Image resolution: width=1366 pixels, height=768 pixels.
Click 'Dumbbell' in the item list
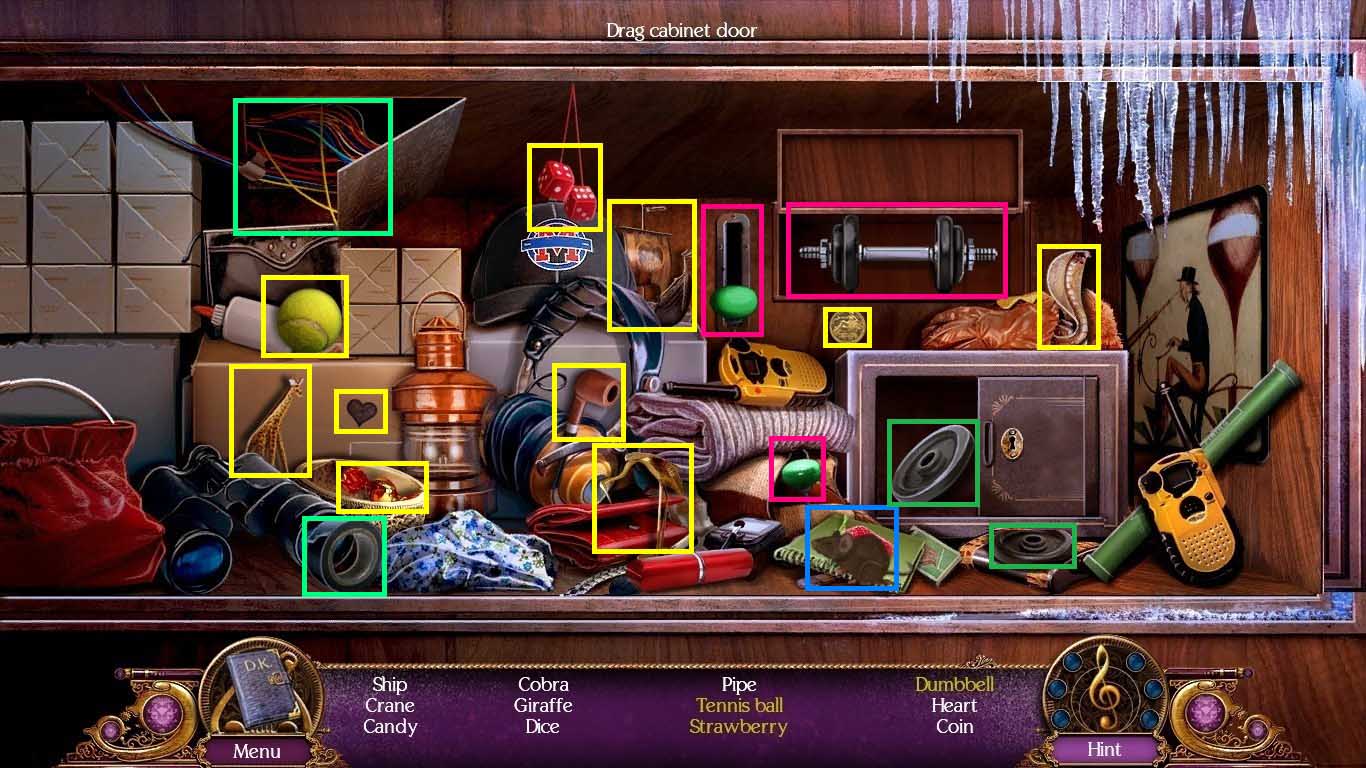pyautogui.click(x=952, y=685)
